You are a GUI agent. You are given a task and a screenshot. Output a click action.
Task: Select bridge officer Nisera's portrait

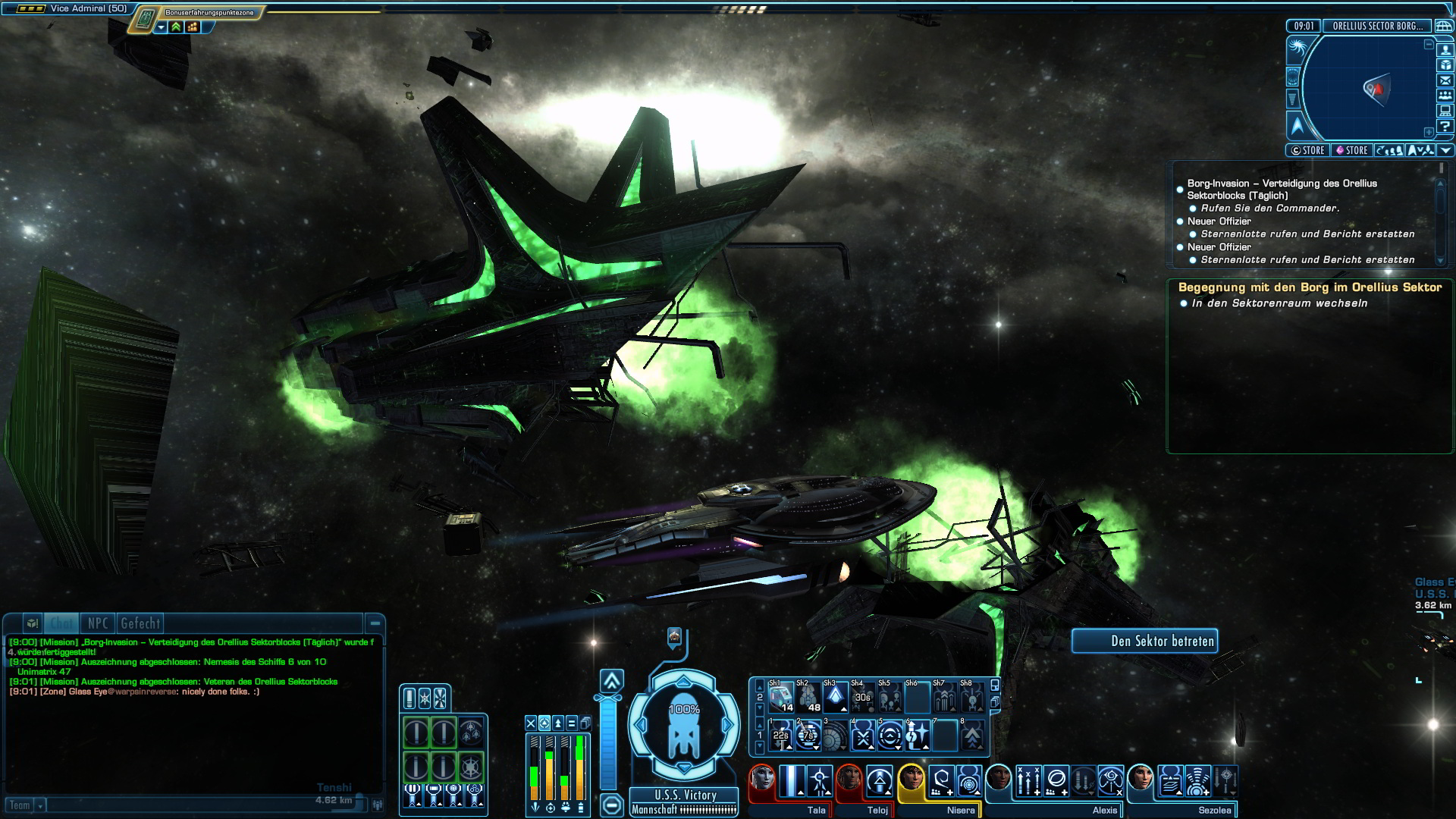tap(911, 779)
